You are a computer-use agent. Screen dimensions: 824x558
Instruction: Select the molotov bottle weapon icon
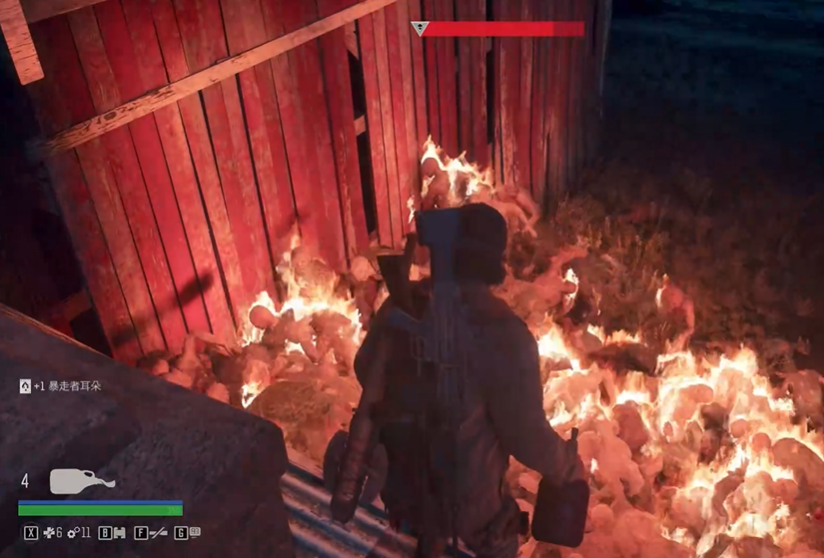pyautogui.click(x=81, y=481)
